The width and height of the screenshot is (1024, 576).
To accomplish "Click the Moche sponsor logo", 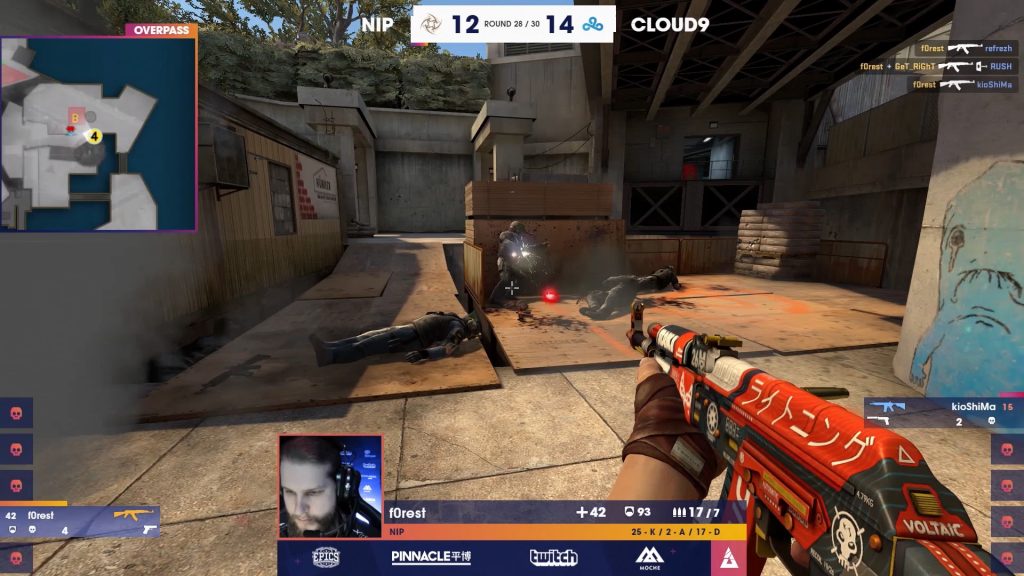I will coord(651,558).
